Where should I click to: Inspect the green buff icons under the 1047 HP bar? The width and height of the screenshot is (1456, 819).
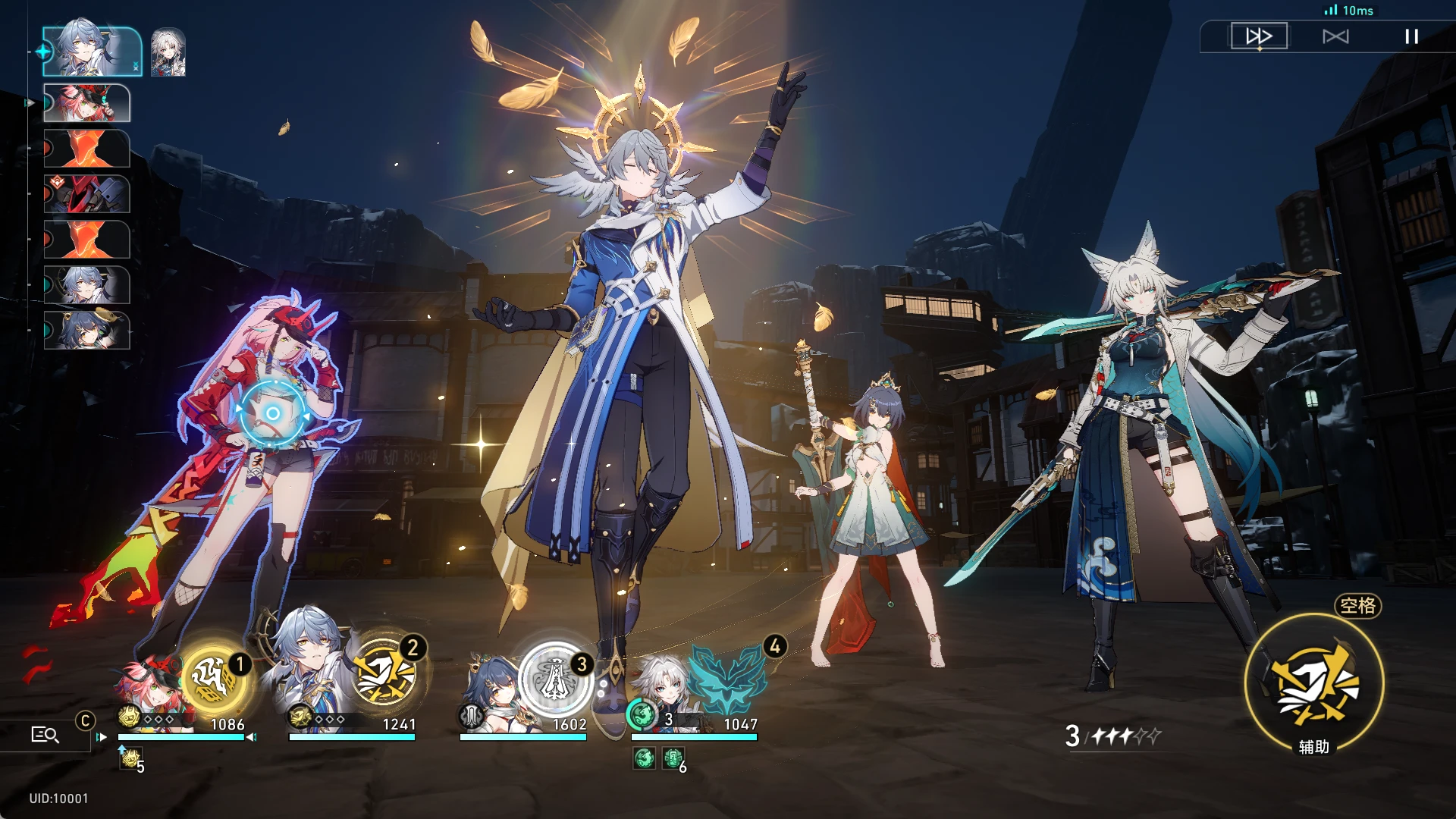658,758
